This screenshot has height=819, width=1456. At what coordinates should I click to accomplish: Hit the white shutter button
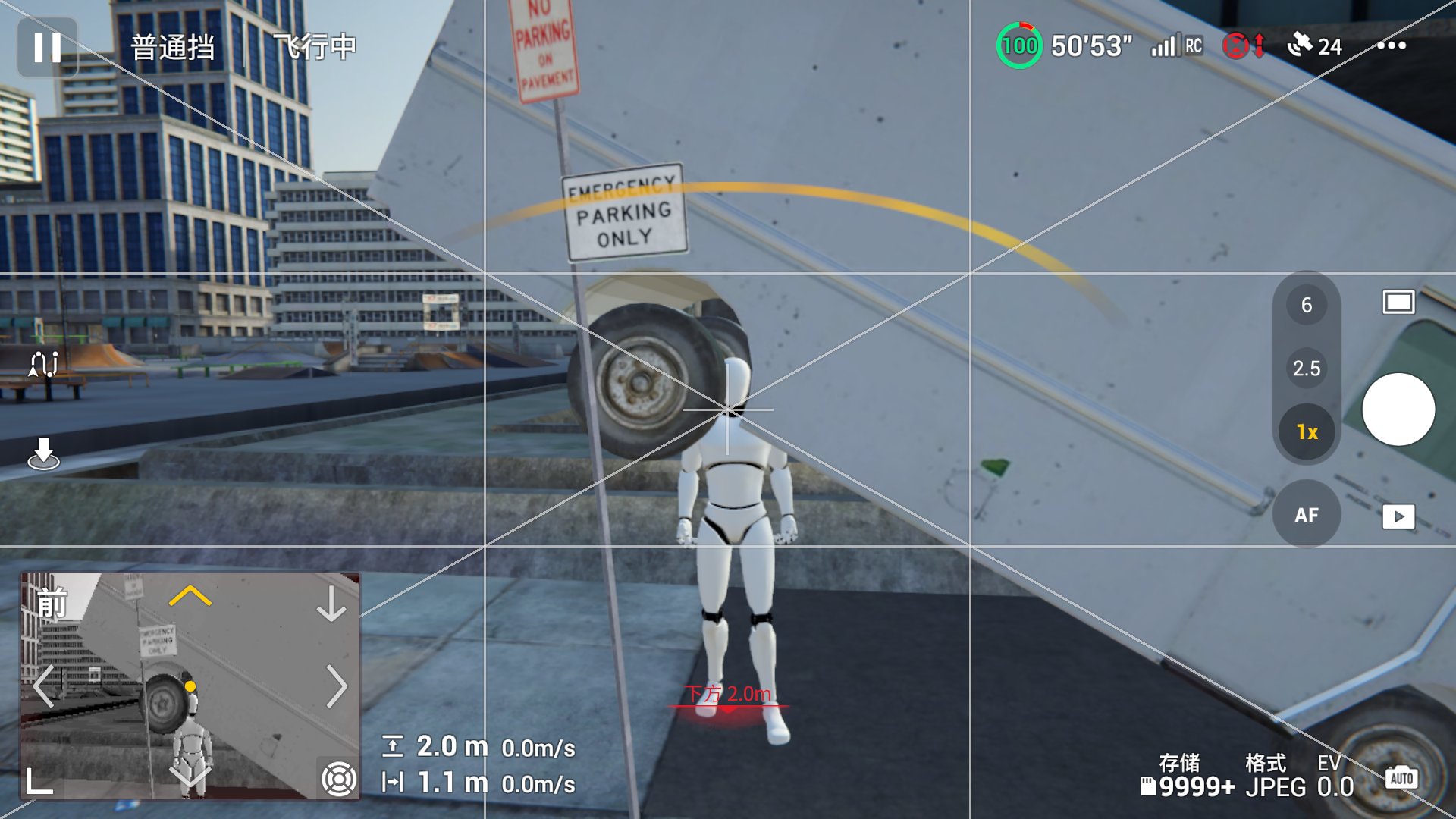tap(1398, 409)
